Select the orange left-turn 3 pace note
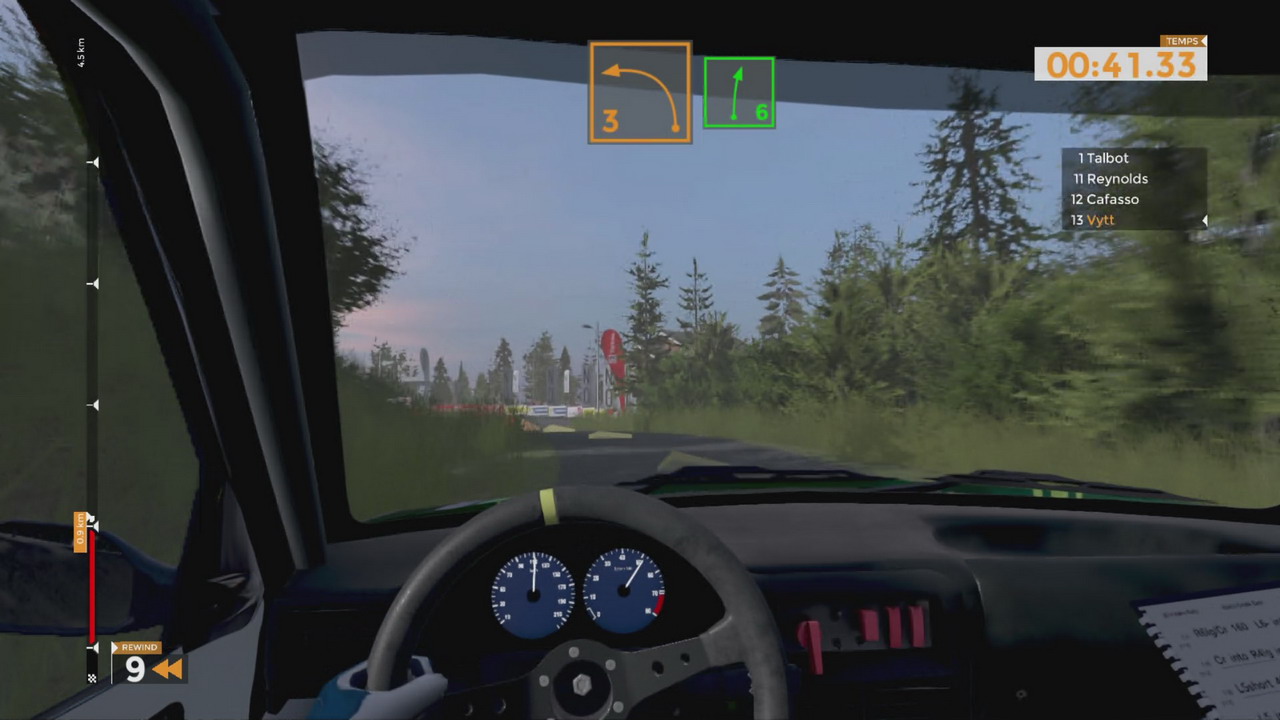The height and width of the screenshot is (720, 1280). [x=640, y=92]
